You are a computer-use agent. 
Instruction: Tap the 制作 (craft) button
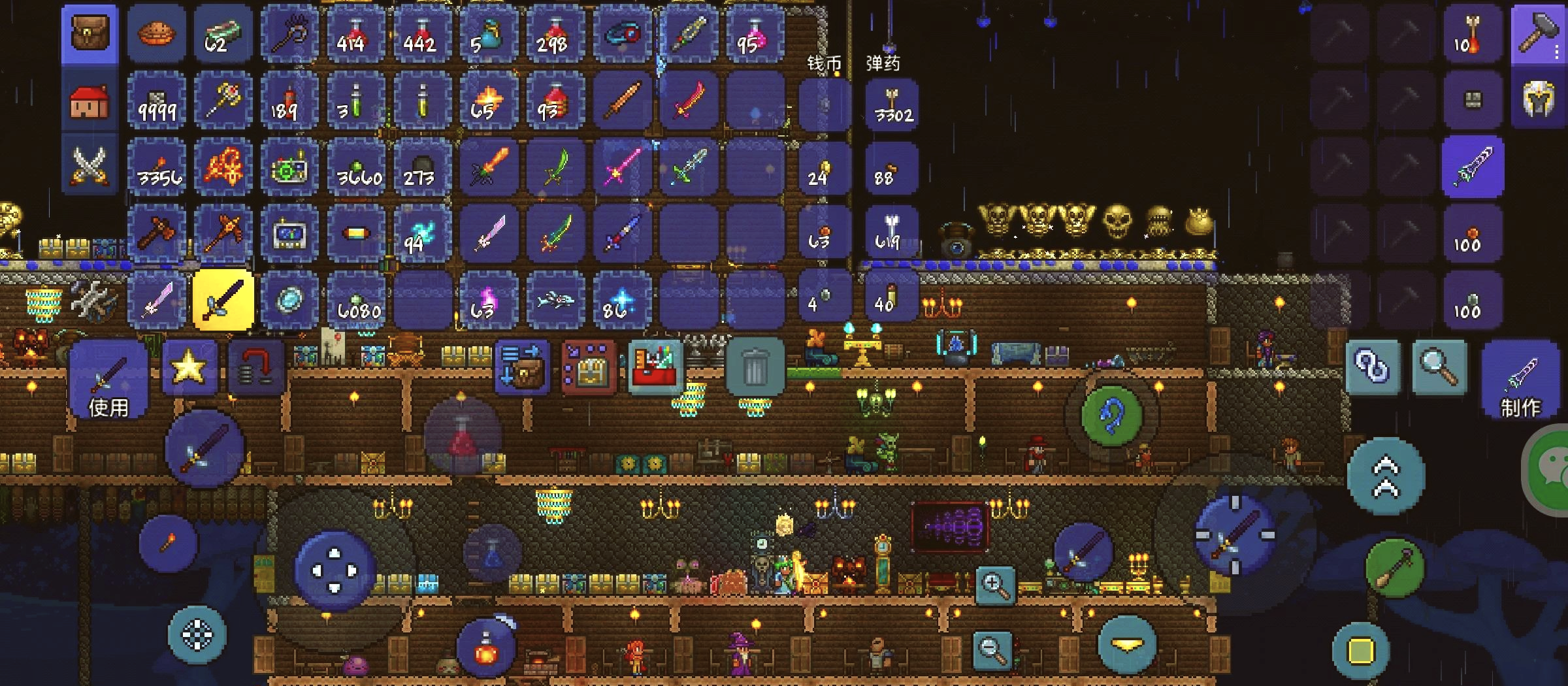[1520, 380]
